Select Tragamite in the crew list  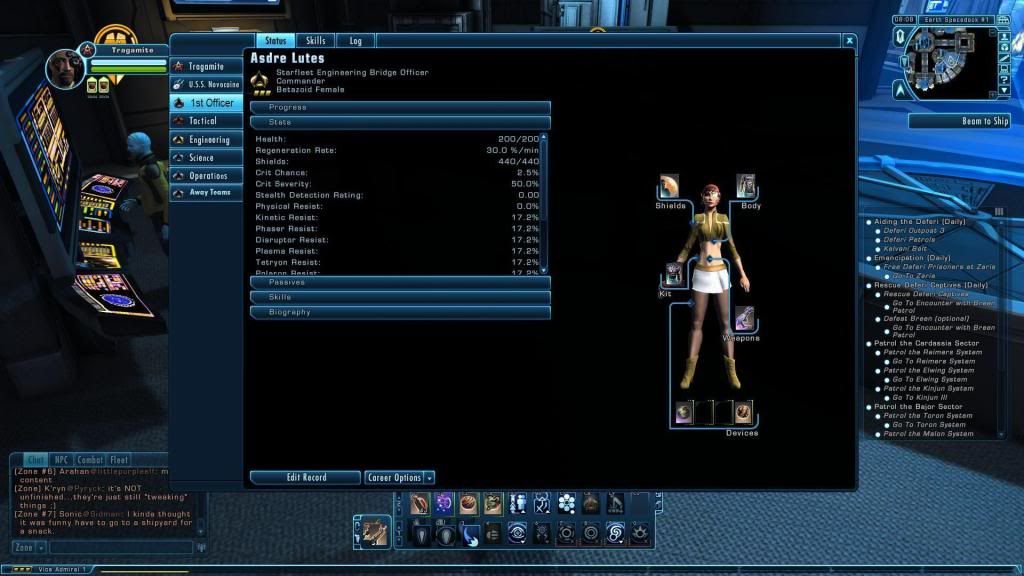(208, 66)
